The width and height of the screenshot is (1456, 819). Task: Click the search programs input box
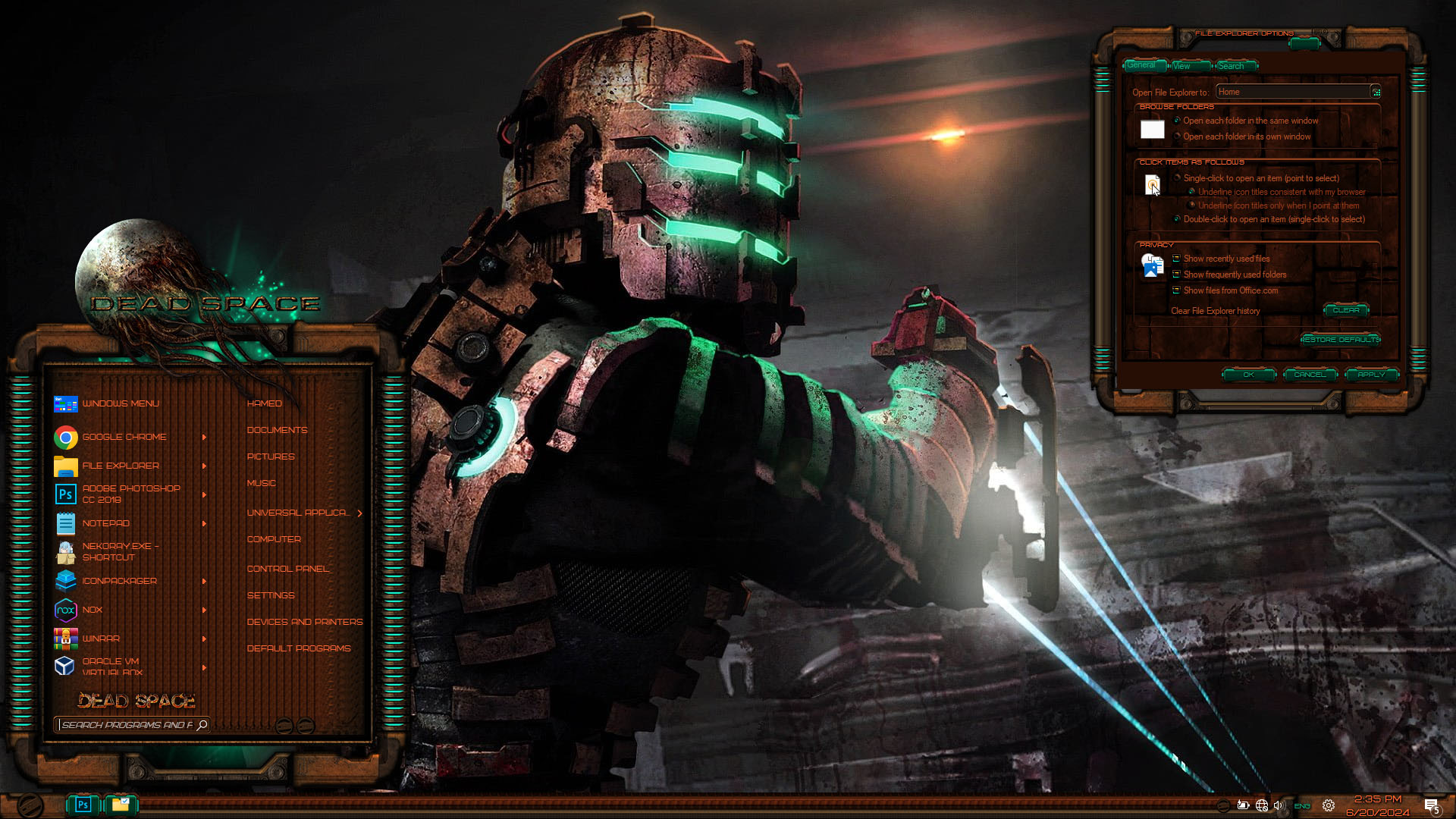pos(127,725)
